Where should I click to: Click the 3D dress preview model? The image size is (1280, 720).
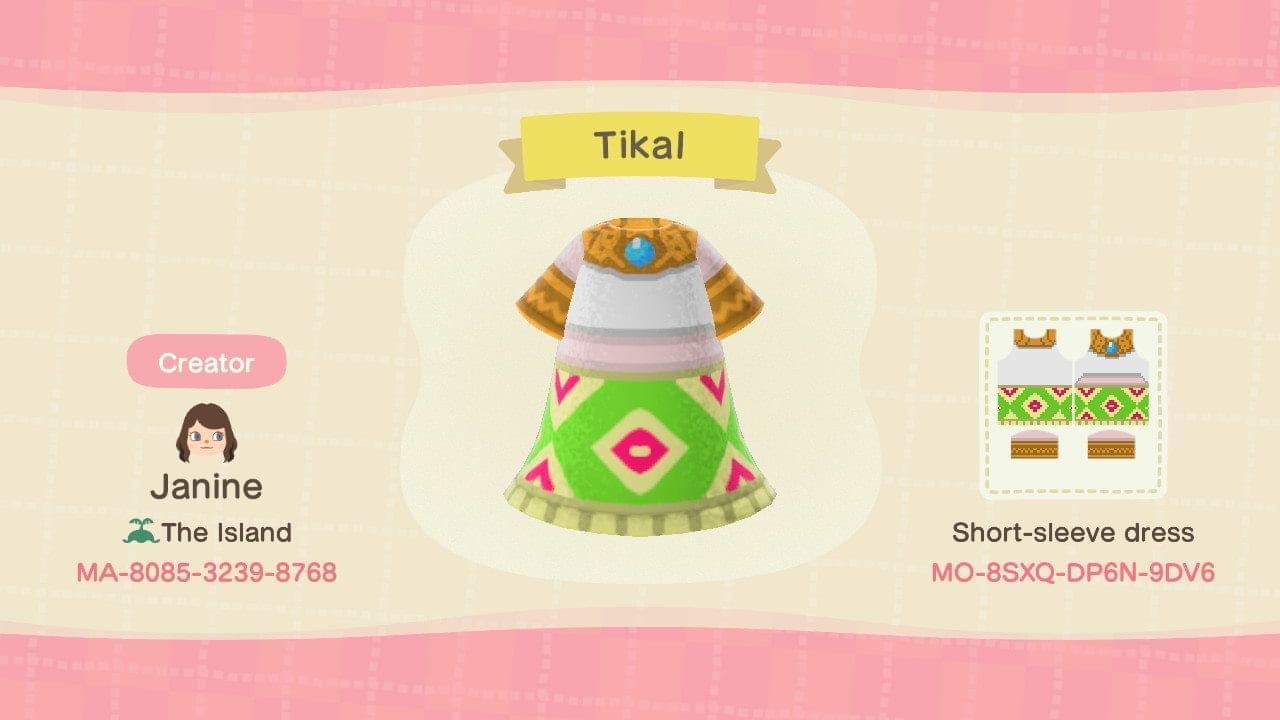(640, 380)
